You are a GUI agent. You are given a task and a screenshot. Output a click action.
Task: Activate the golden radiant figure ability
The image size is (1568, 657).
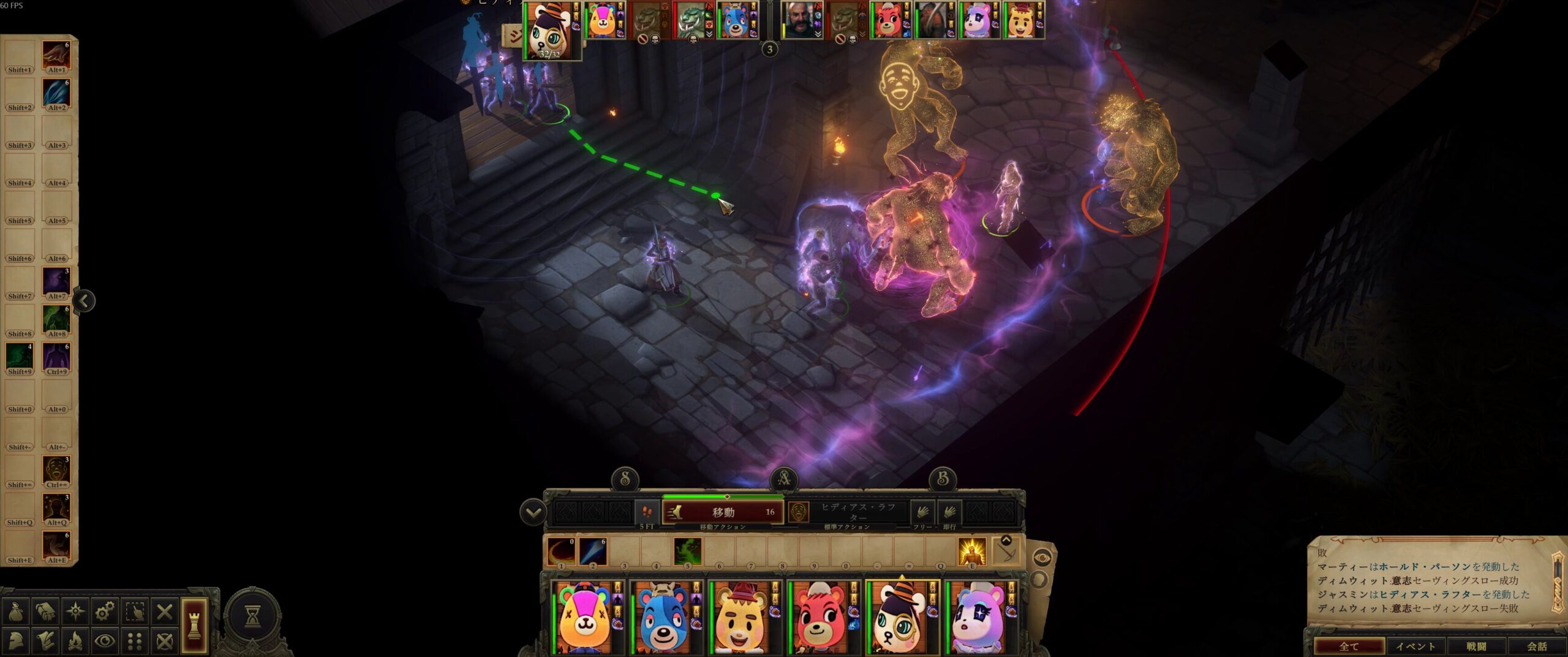971,551
